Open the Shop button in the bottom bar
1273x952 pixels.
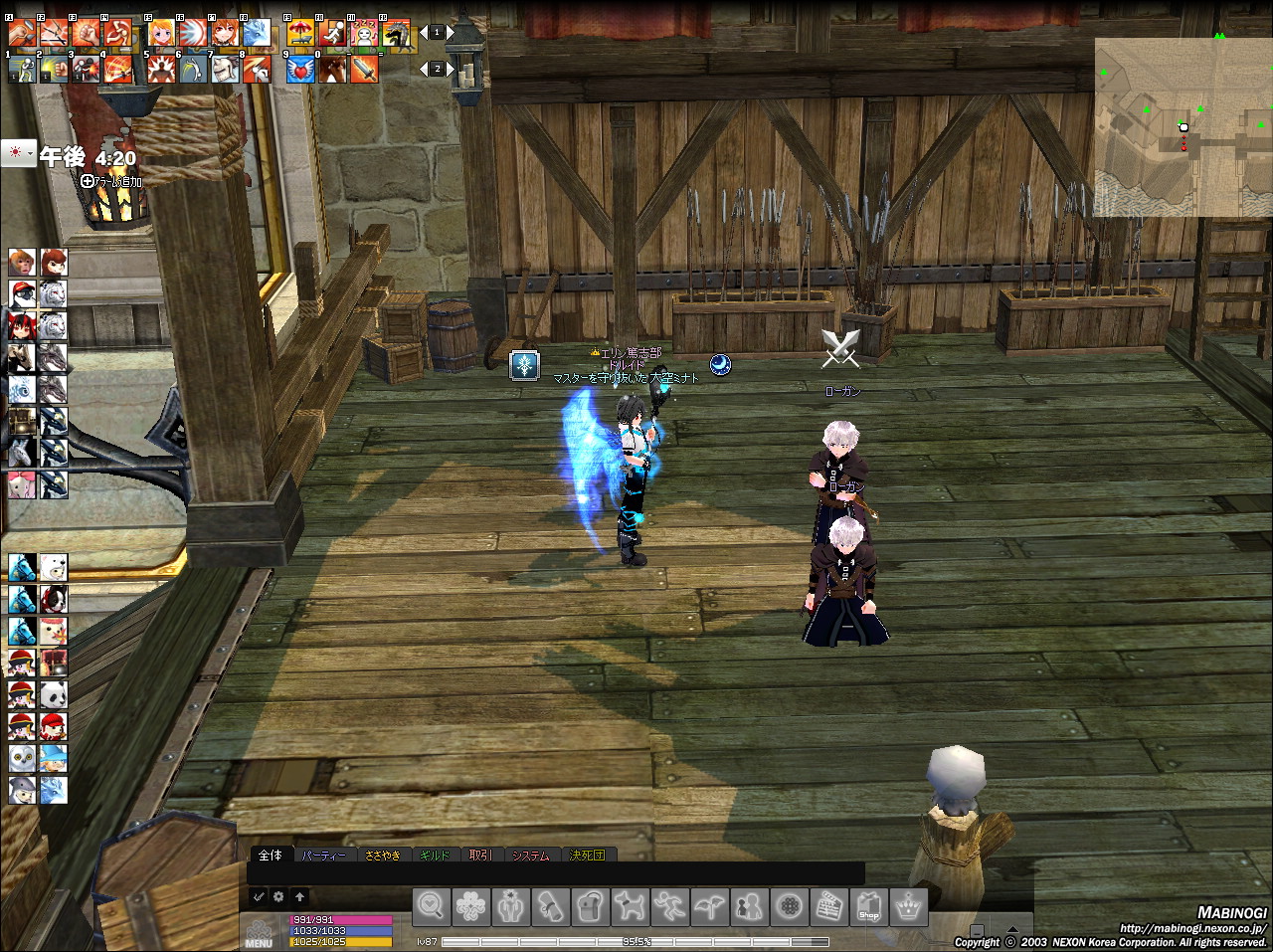pyautogui.click(x=869, y=906)
